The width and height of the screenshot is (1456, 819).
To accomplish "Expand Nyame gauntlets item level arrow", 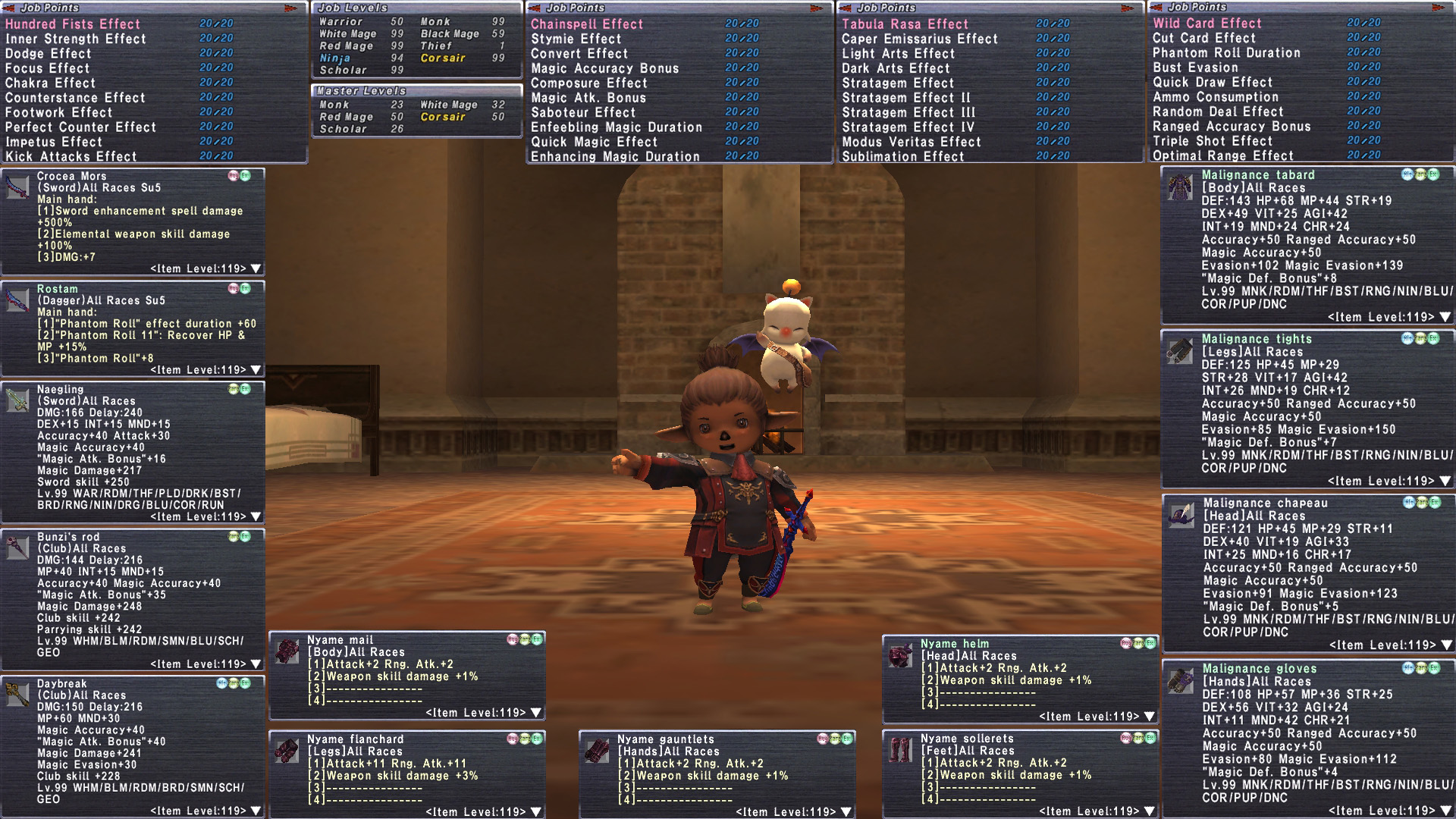I will [x=846, y=811].
